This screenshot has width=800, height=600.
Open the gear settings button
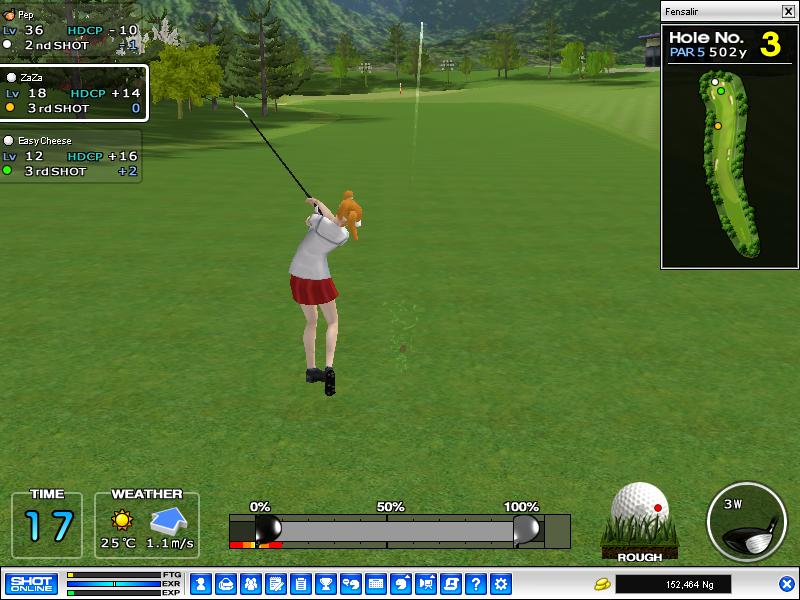[x=501, y=584]
